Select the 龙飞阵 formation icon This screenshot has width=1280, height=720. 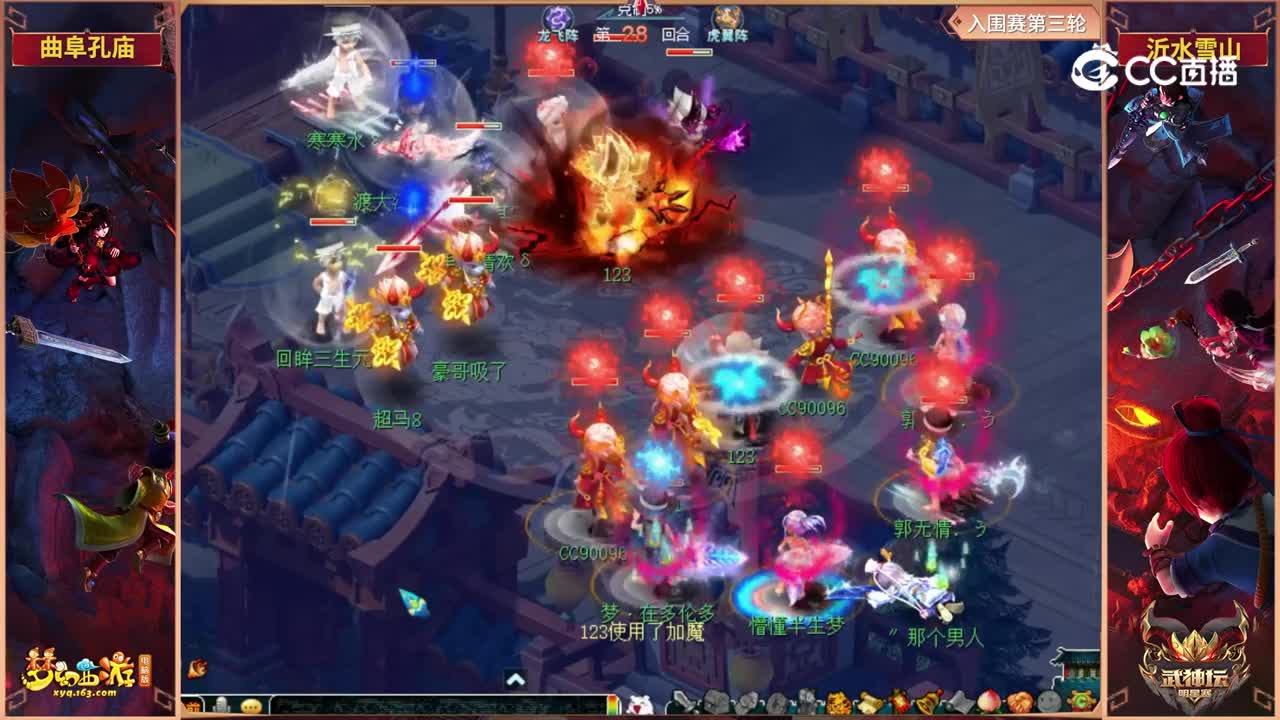pyautogui.click(x=560, y=20)
